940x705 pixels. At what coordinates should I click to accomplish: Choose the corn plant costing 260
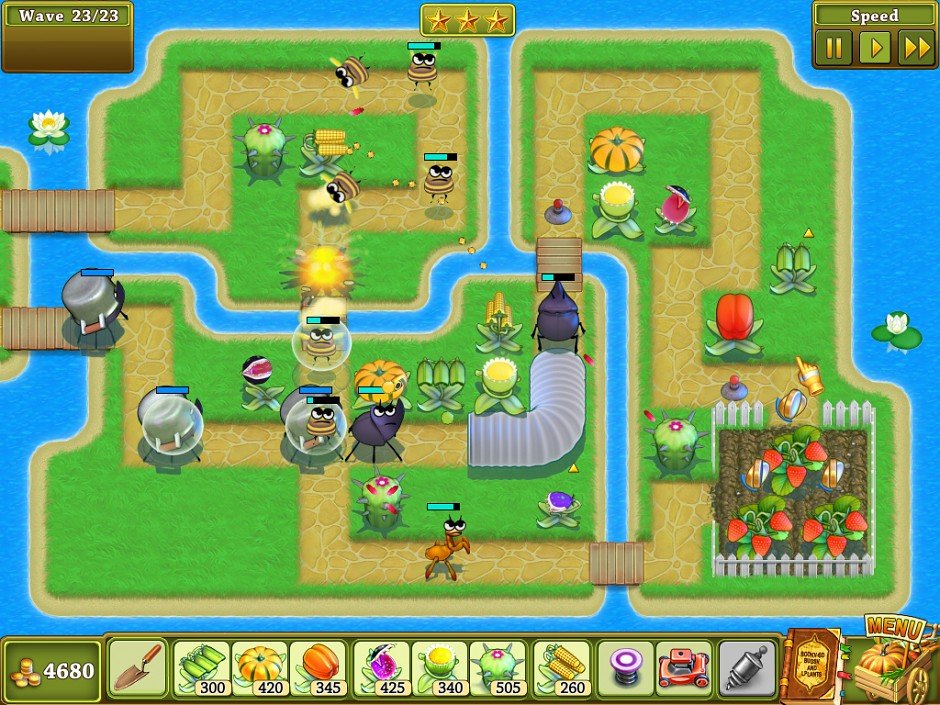(560, 667)
